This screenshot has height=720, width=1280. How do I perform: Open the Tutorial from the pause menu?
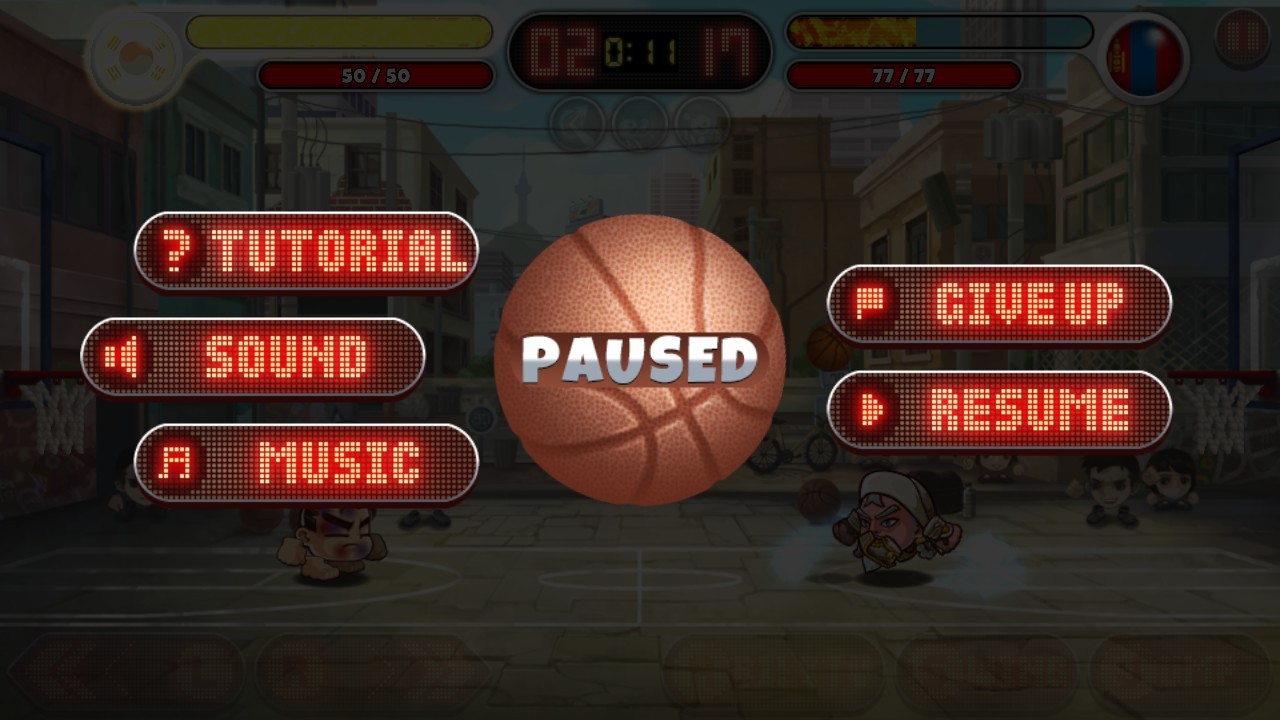pyautogui.click(x=306, y=251)
